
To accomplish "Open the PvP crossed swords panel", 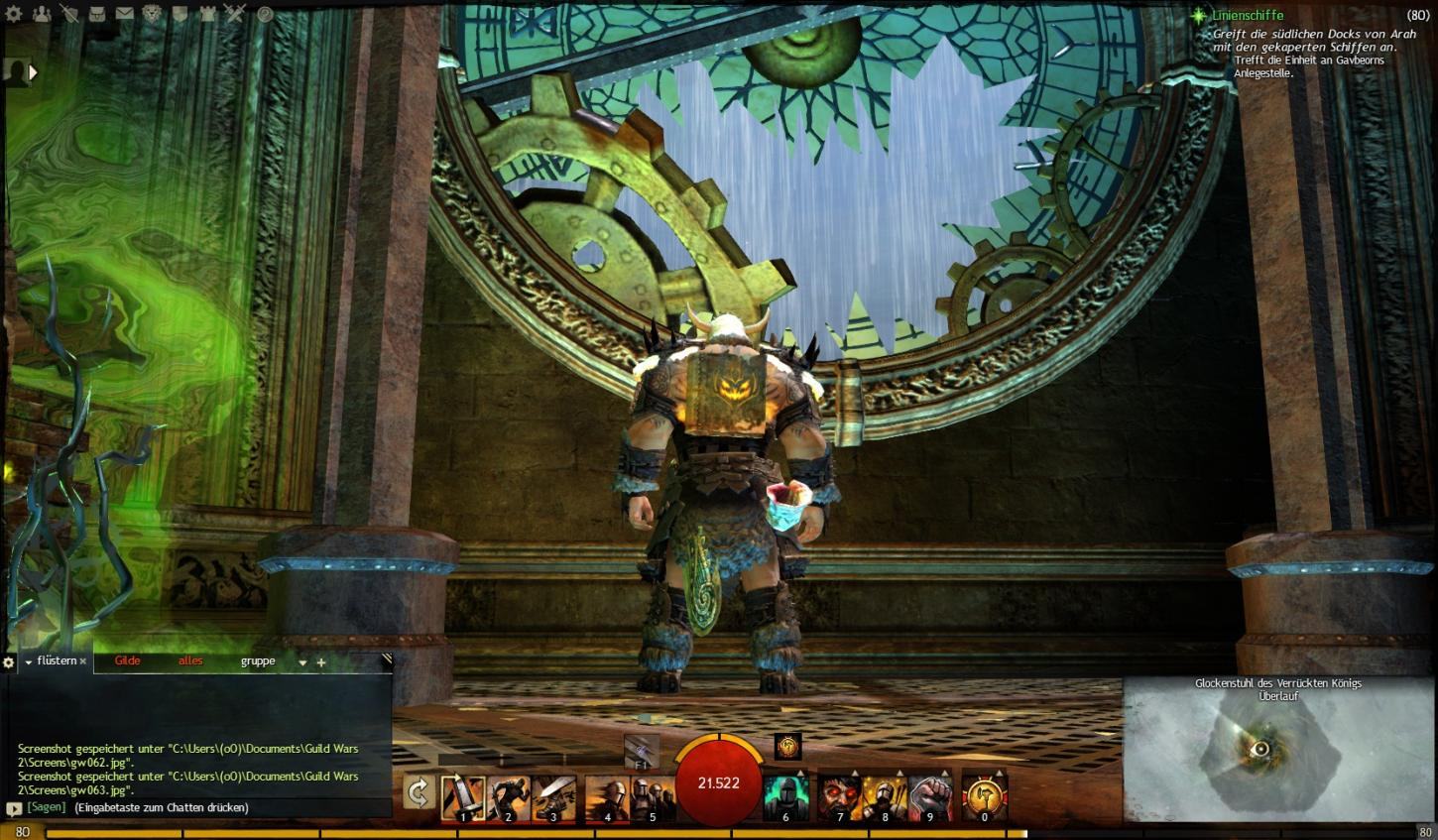I will (x=235, y=14).
